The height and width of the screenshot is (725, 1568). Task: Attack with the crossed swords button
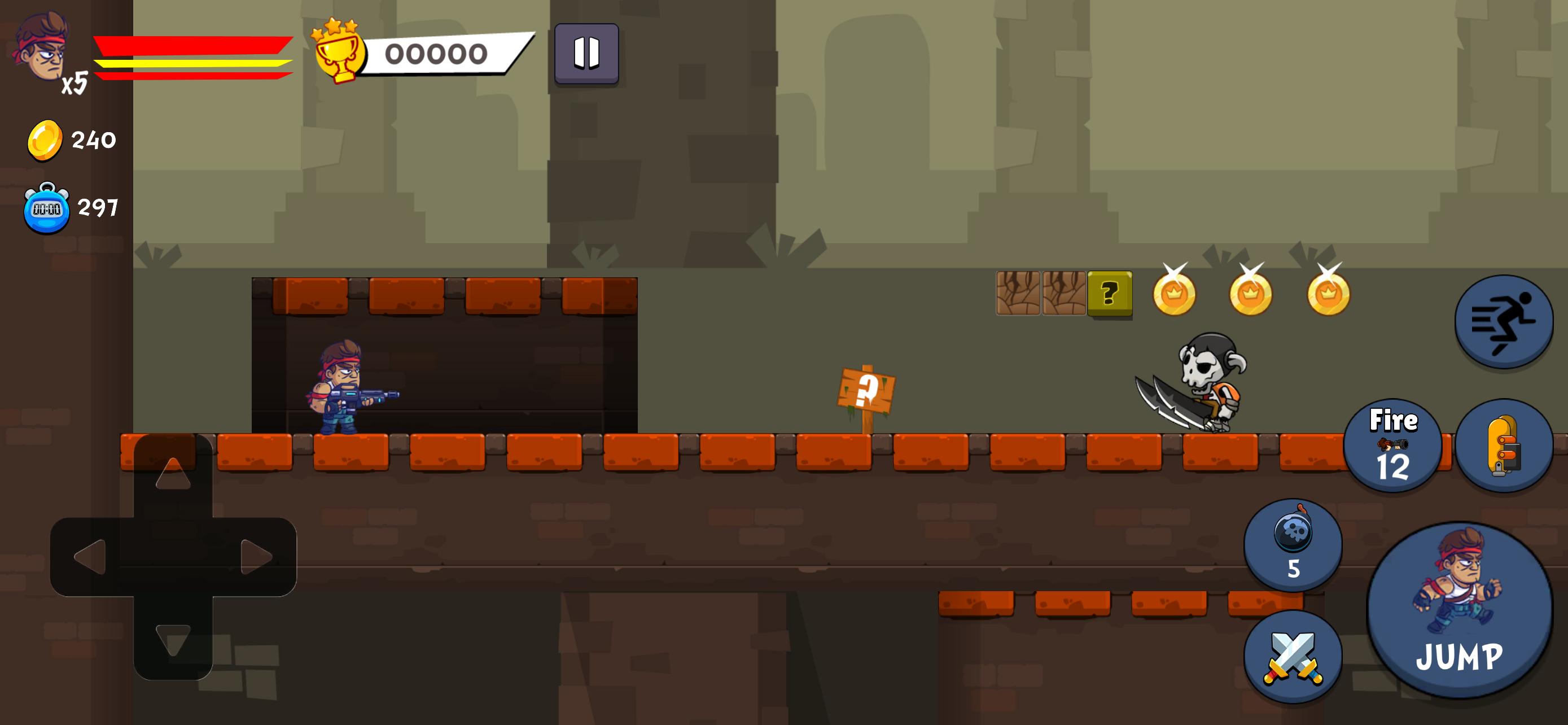click(1293, 657)
